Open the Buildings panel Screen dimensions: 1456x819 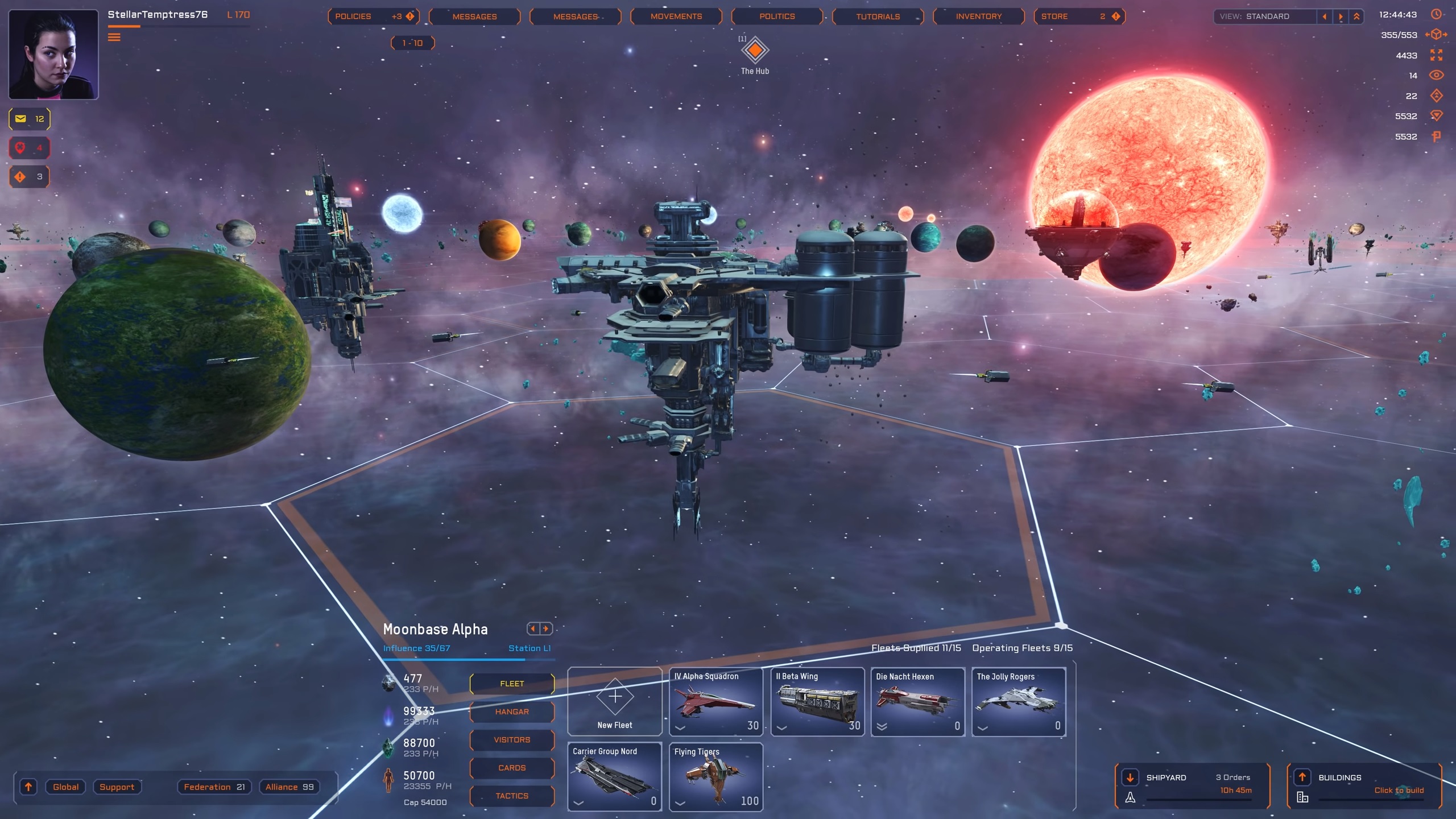point(1364,785)
